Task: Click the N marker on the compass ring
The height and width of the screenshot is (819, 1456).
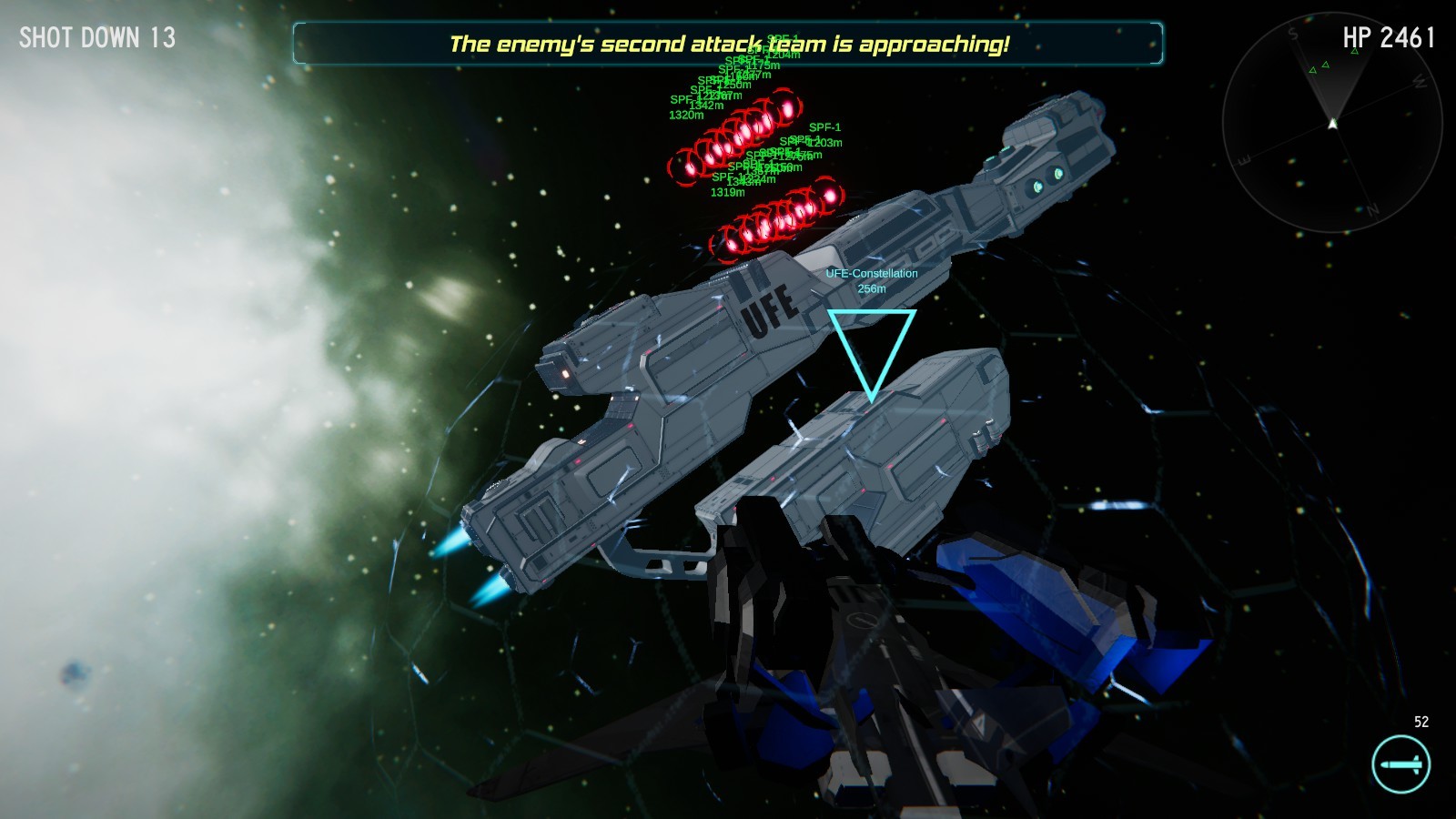Action: [1372, 209]
